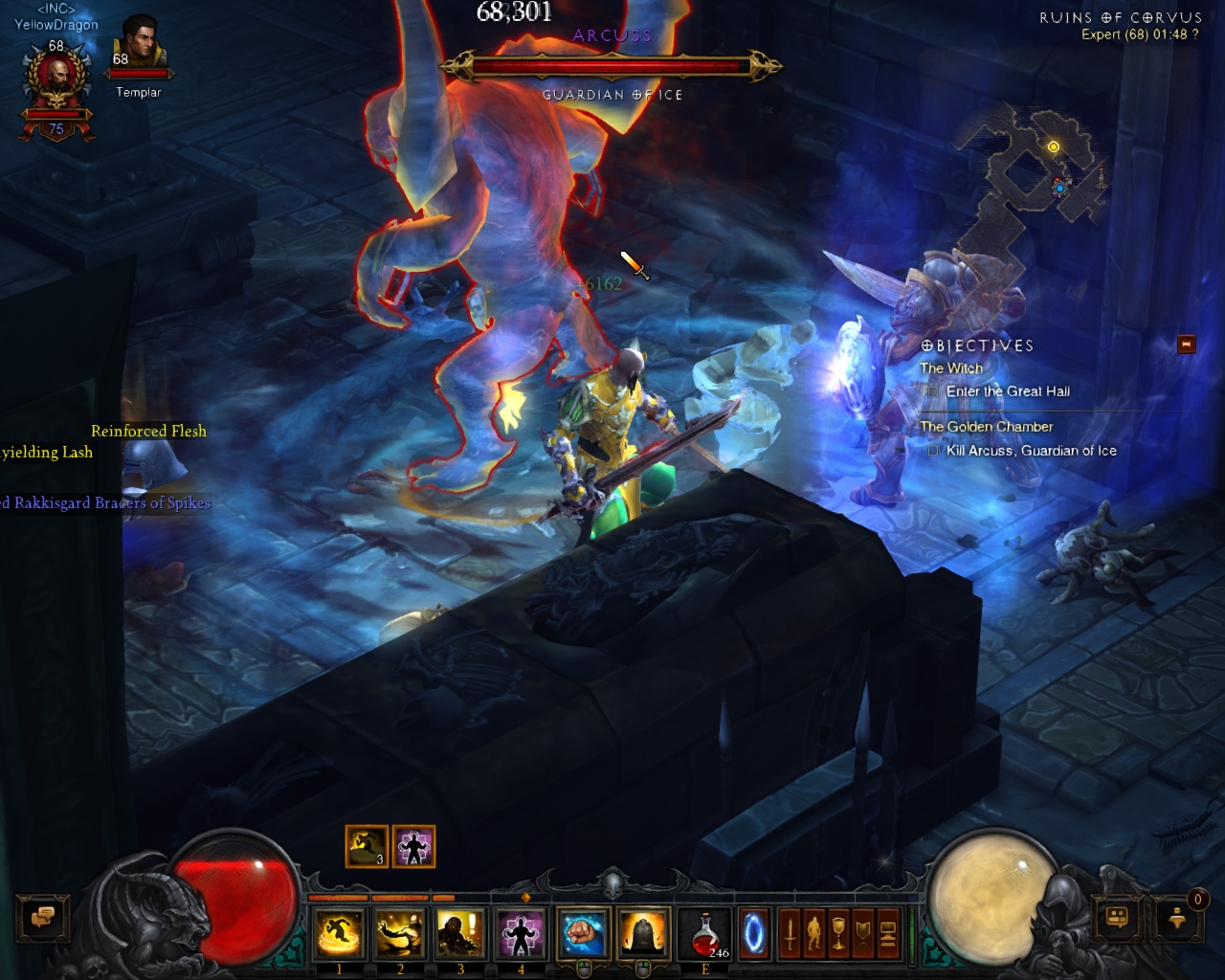Image resolution: width=1225 pixels, height=980 pixels.
Task: Open the shield banner menu button
Action: coord(864,933)
